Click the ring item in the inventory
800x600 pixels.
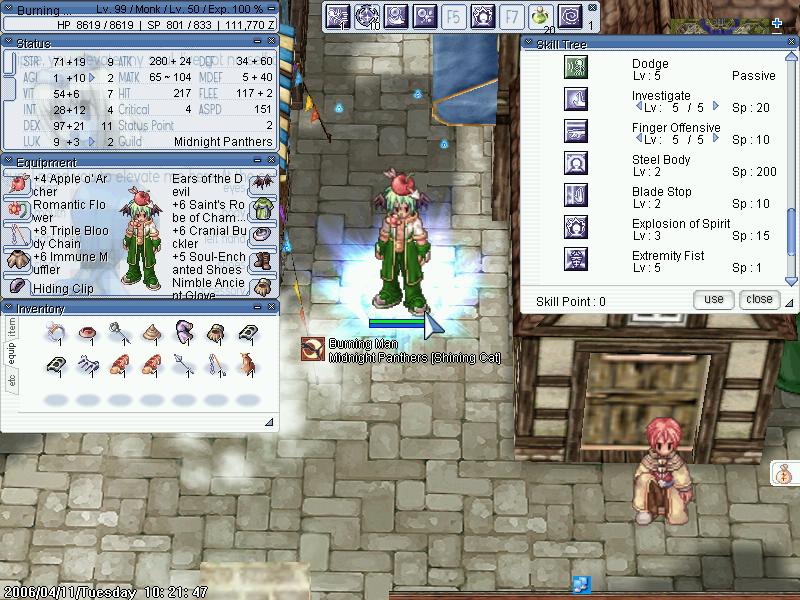(x=57, y=331)
